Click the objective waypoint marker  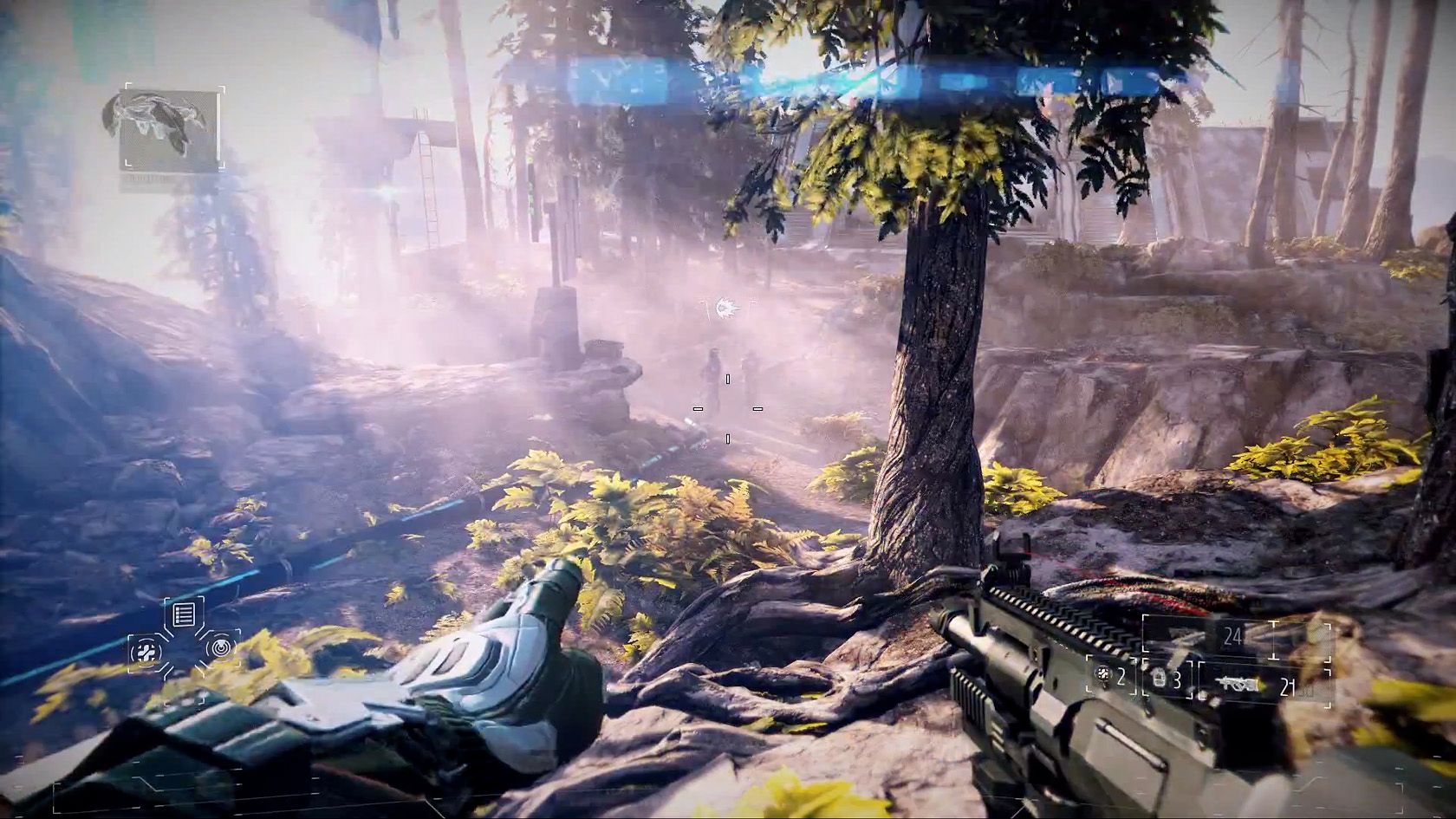coord(727,306)
